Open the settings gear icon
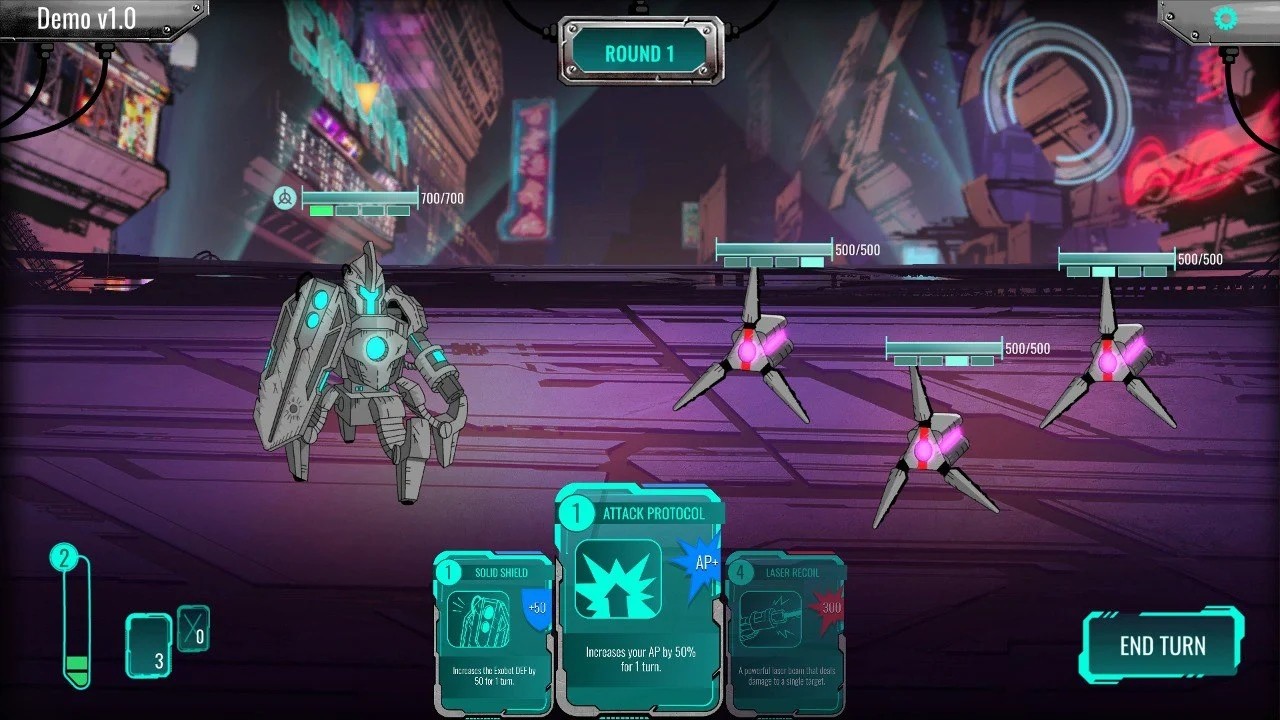The height and width of the screenshot is (720, 1280). click(x=1225, y=18)
